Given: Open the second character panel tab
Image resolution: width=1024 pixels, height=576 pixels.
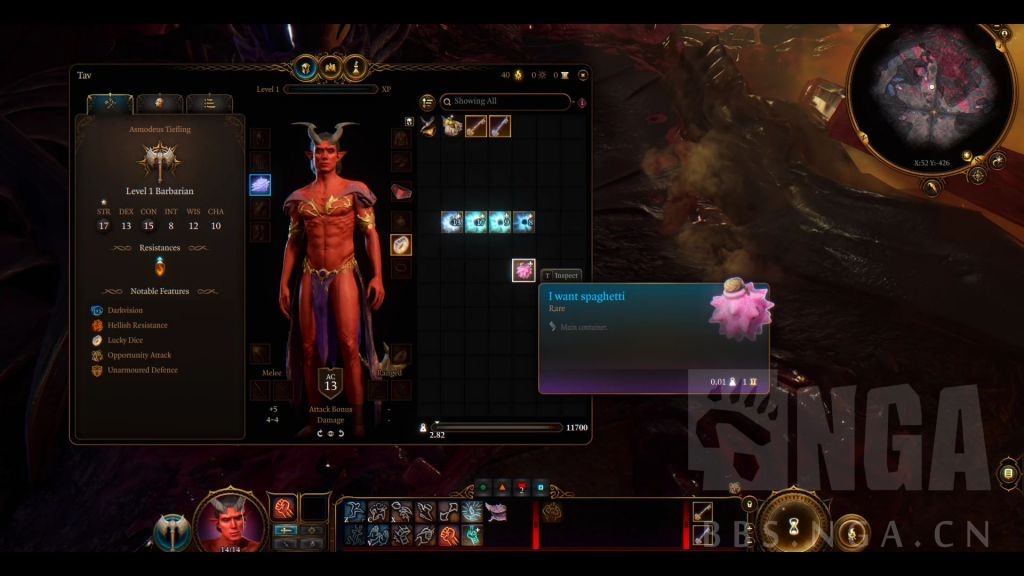Looking at the screenshot, I should [x=159, y=103].
